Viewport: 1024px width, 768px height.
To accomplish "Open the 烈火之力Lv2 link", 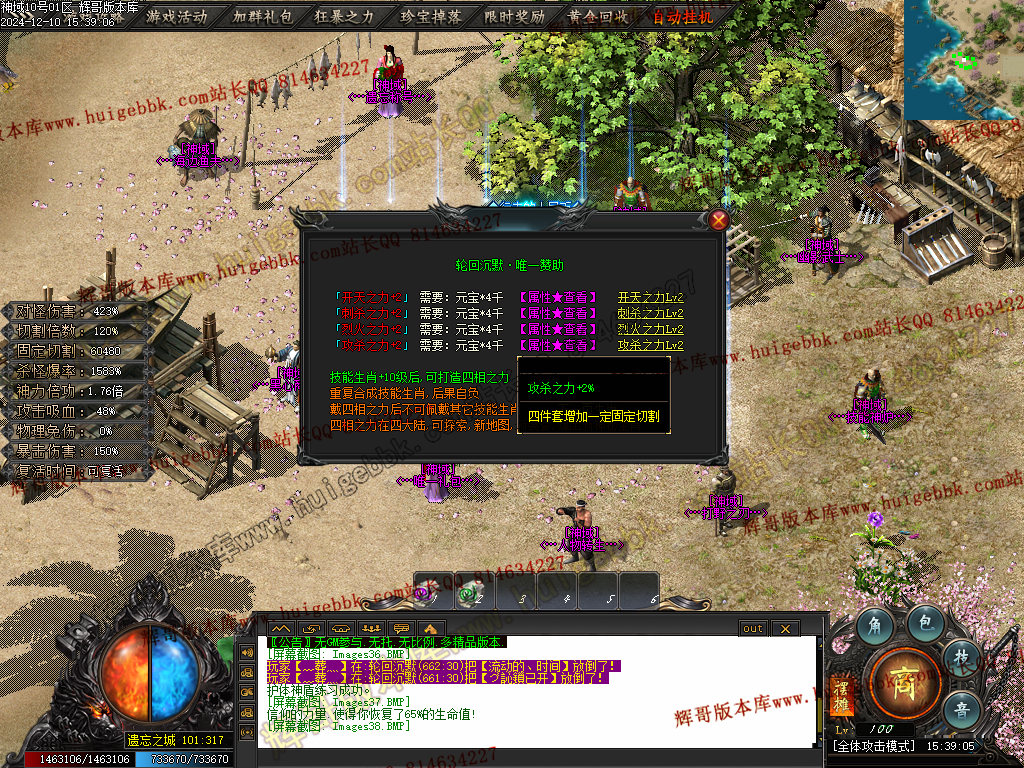I will [x=650, y=329].
